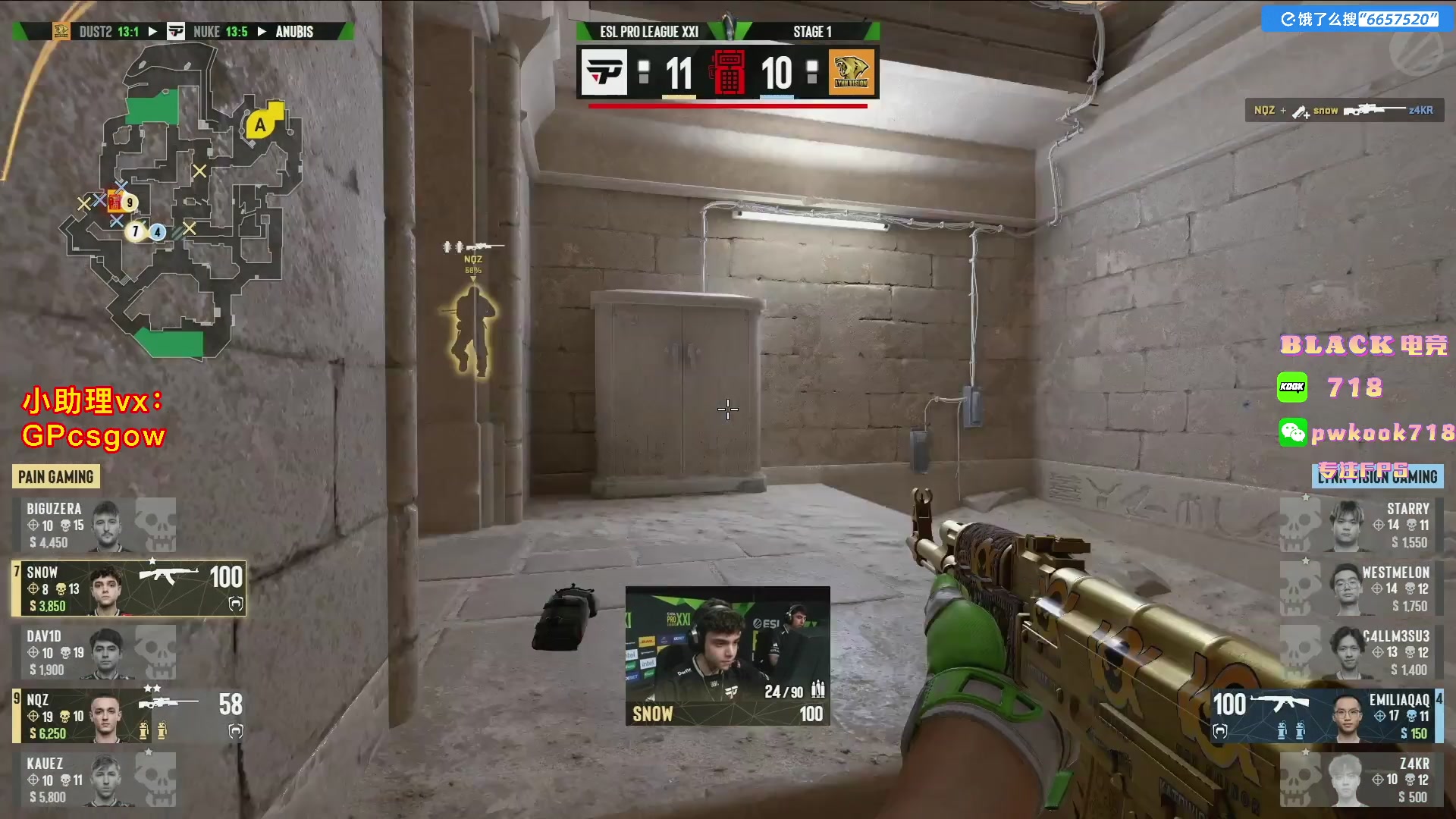Open the 6657520 search overlay banner
This screenshot has height=819, width=1456.
click(x=1357, y=19)
